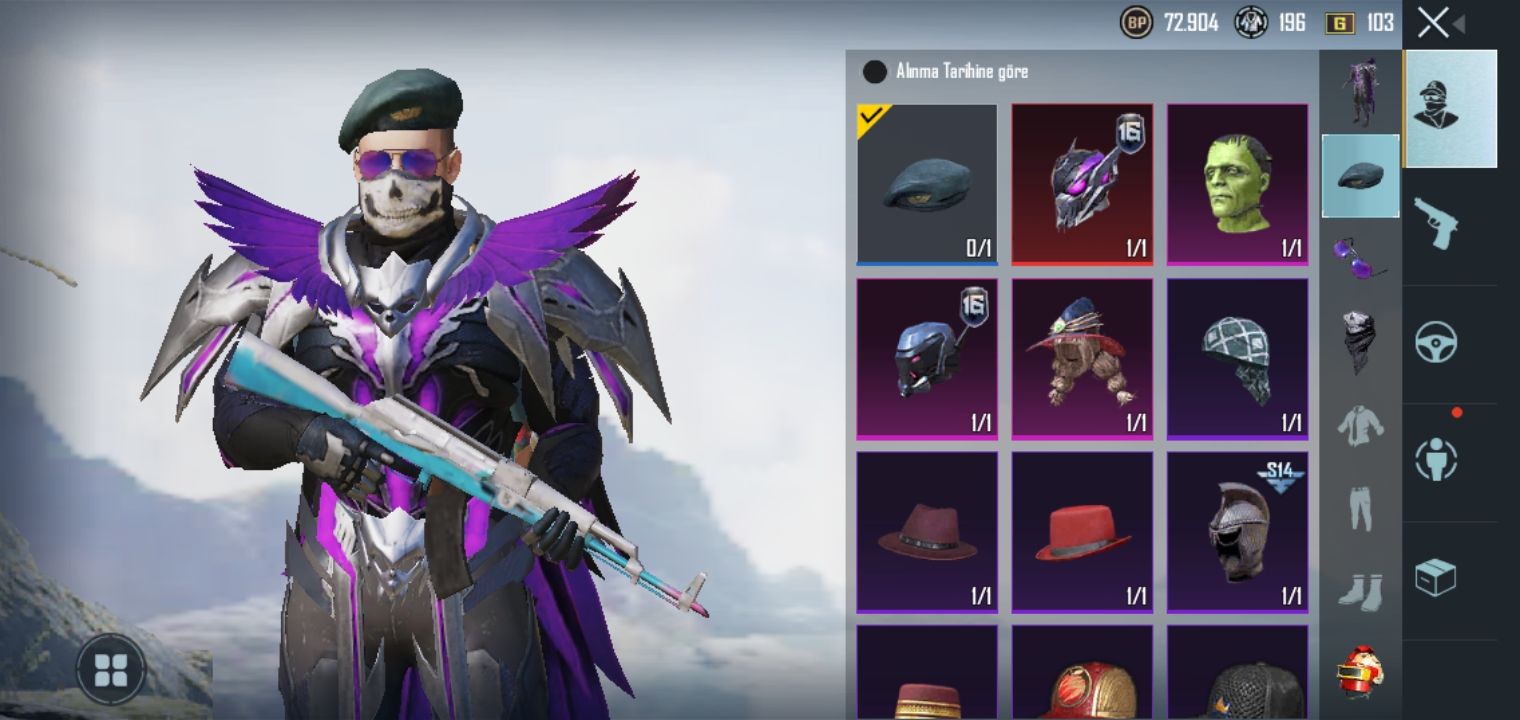
Task: Show the shirt clothing category
Action: (x=1360, y=425)
